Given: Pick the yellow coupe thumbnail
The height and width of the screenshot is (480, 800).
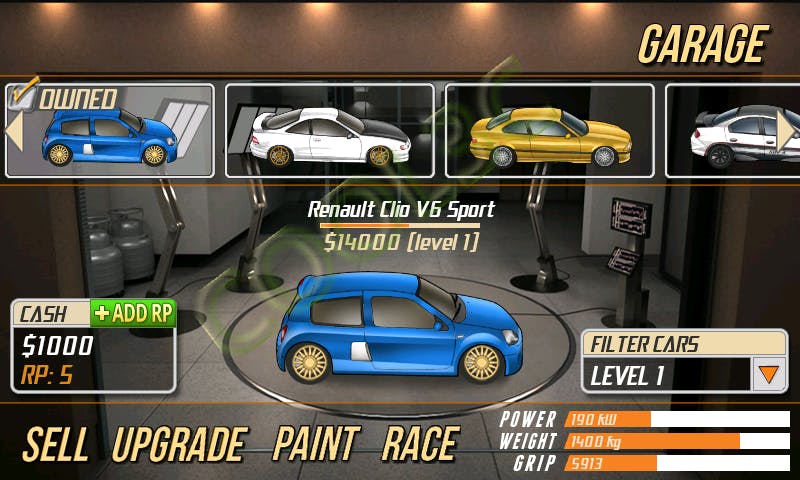Looking at the screenshot, I should (549, 131).
